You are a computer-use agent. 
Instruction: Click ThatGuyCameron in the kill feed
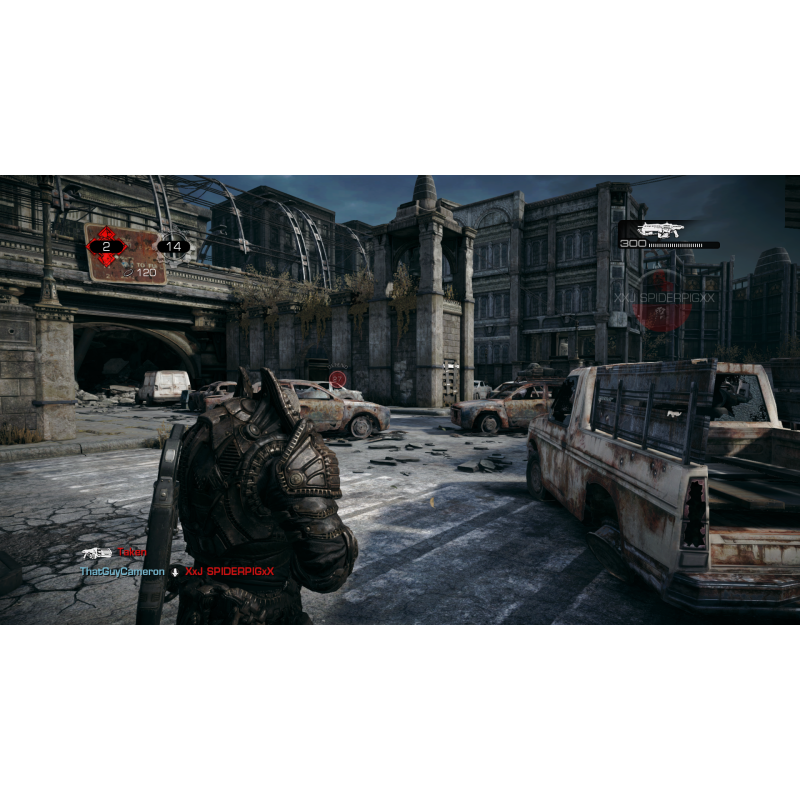[x=122, y=571]
